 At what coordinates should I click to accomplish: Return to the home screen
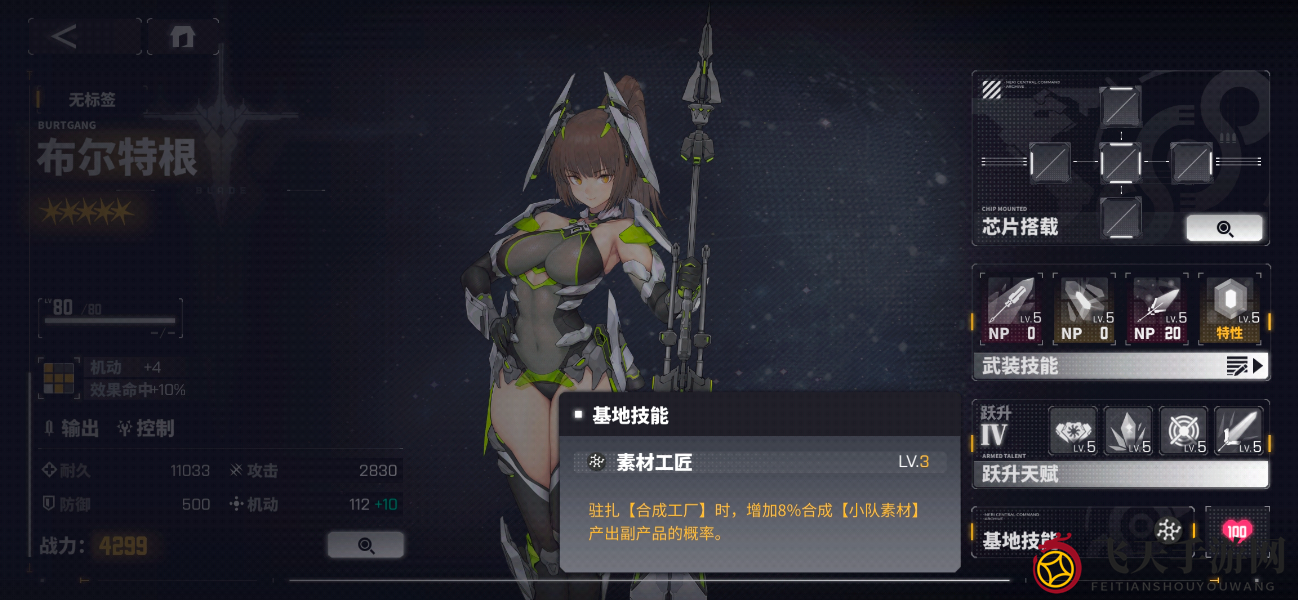181,37
